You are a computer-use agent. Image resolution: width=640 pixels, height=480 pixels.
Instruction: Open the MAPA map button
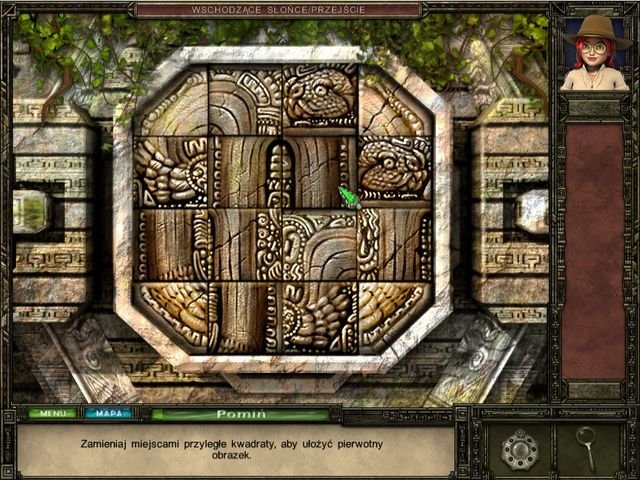click(x=108, y=413)
